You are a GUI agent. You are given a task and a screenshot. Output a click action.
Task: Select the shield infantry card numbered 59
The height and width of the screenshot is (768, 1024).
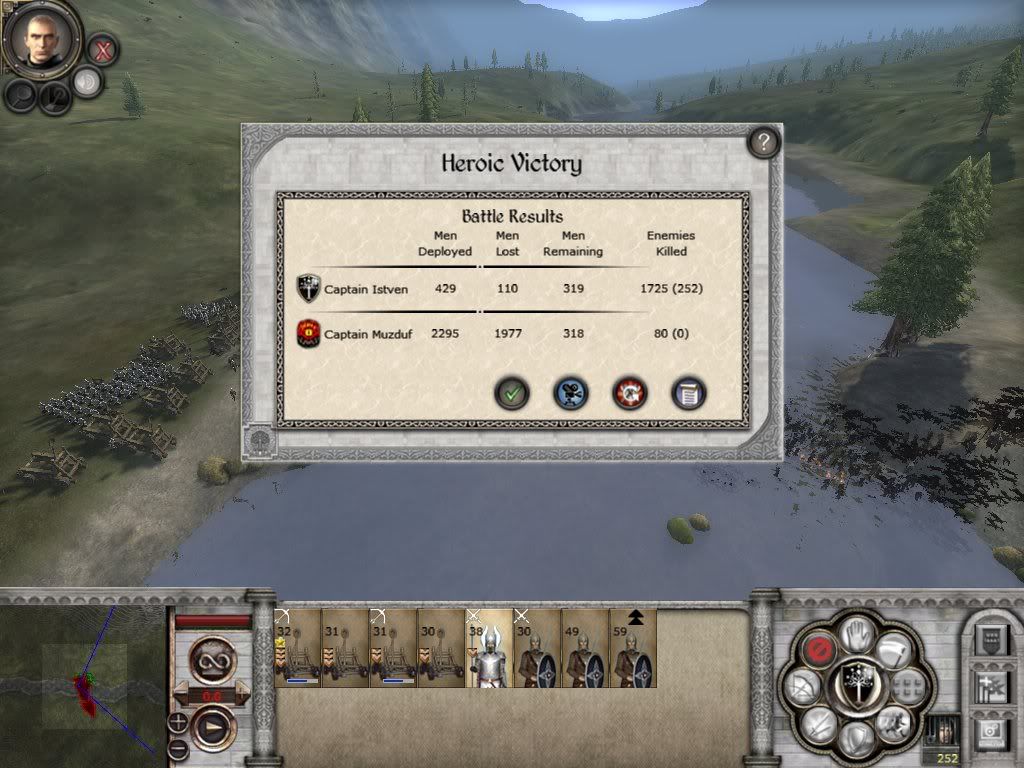(633, 648)
